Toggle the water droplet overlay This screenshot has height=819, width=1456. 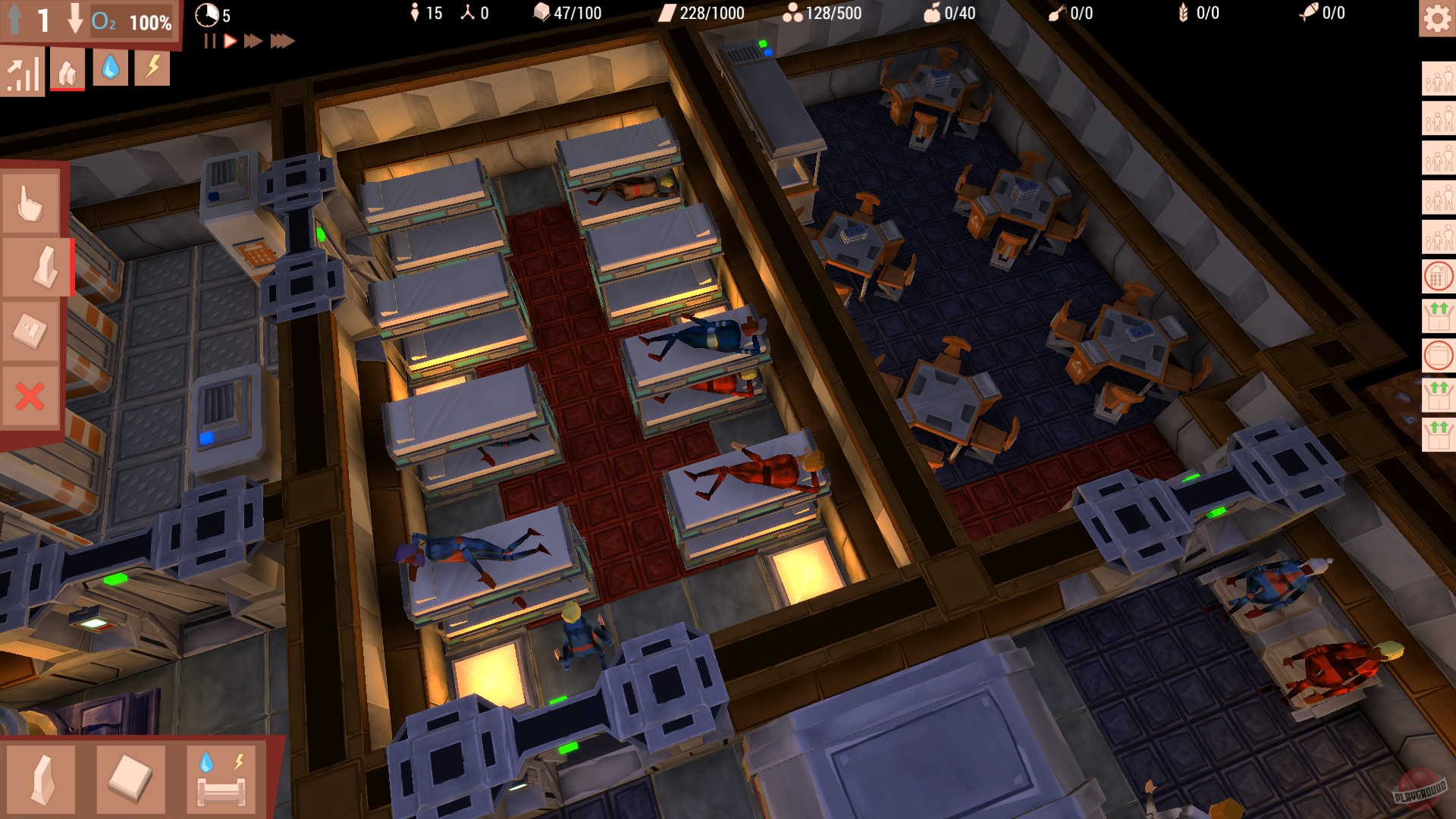[x=110, y=71]
